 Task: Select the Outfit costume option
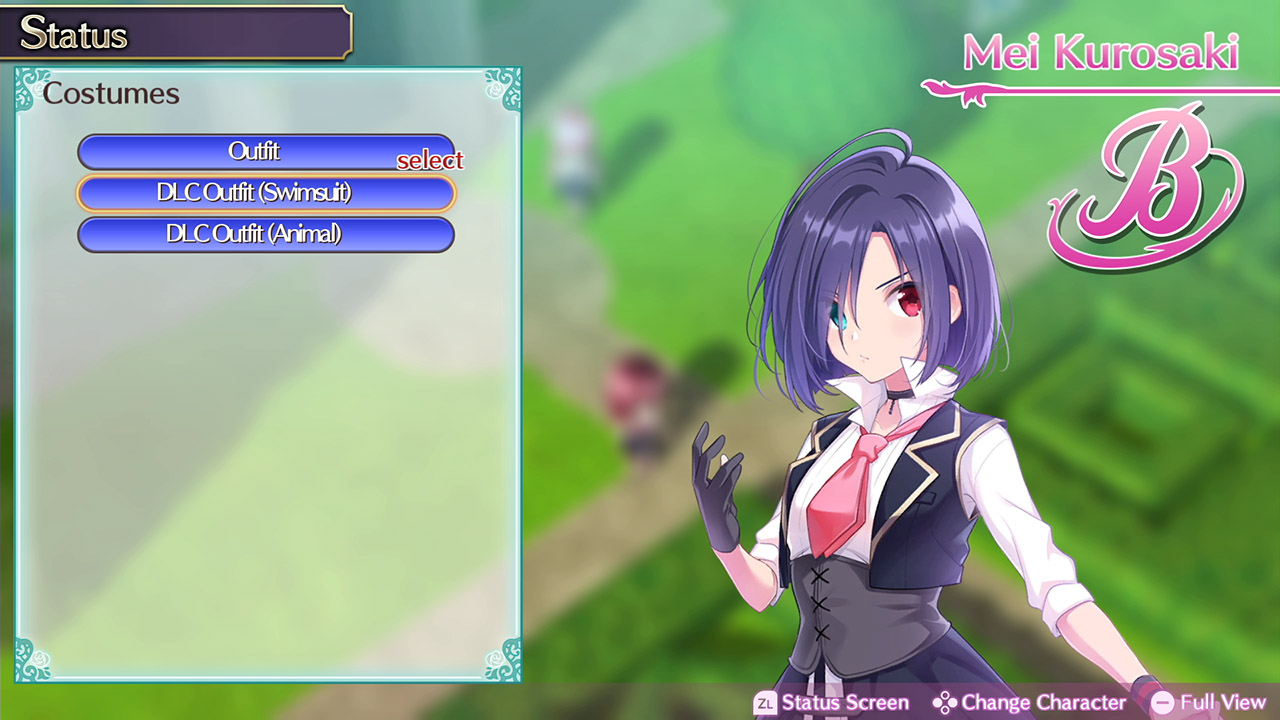coord(266,152)
